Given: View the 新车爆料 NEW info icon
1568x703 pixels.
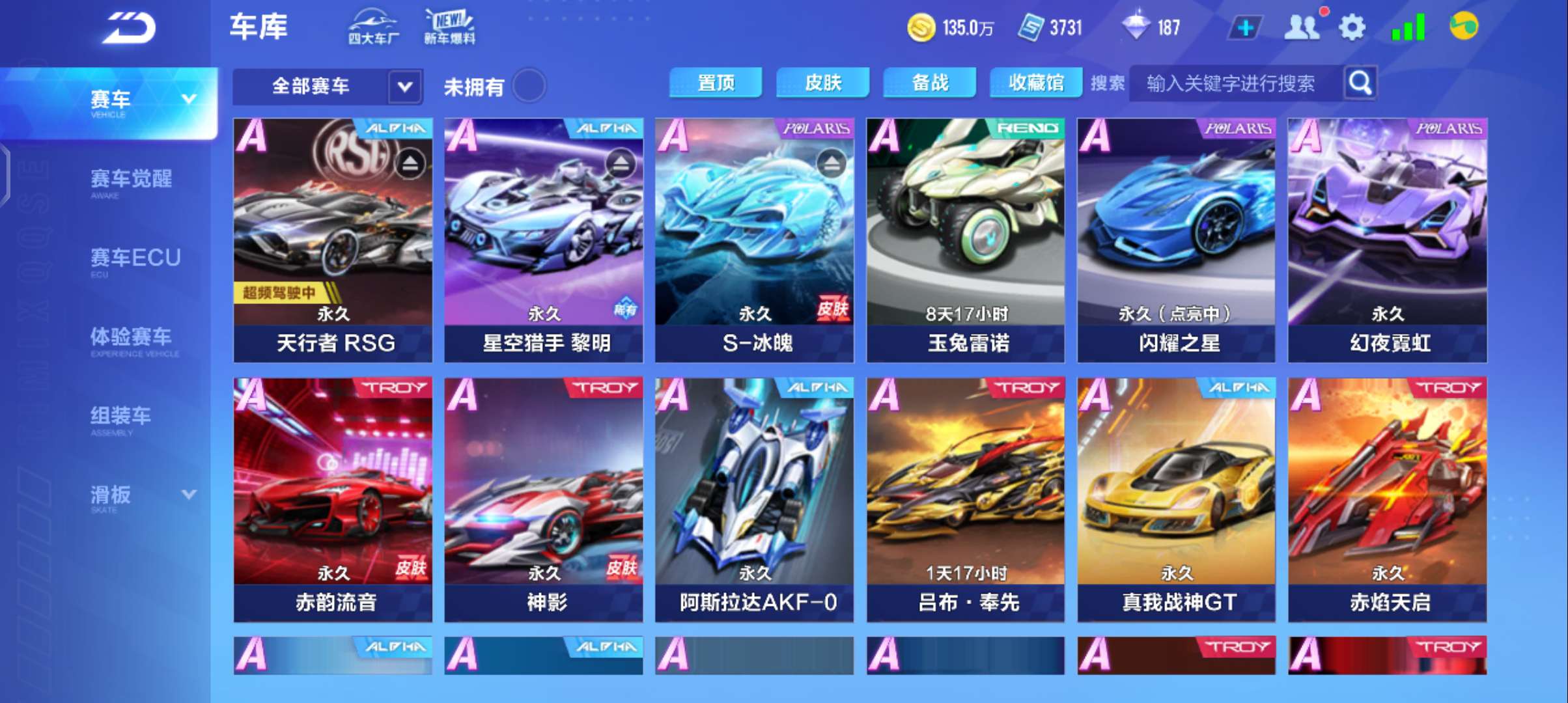Looking at the screenshot, I should [449, 26].
